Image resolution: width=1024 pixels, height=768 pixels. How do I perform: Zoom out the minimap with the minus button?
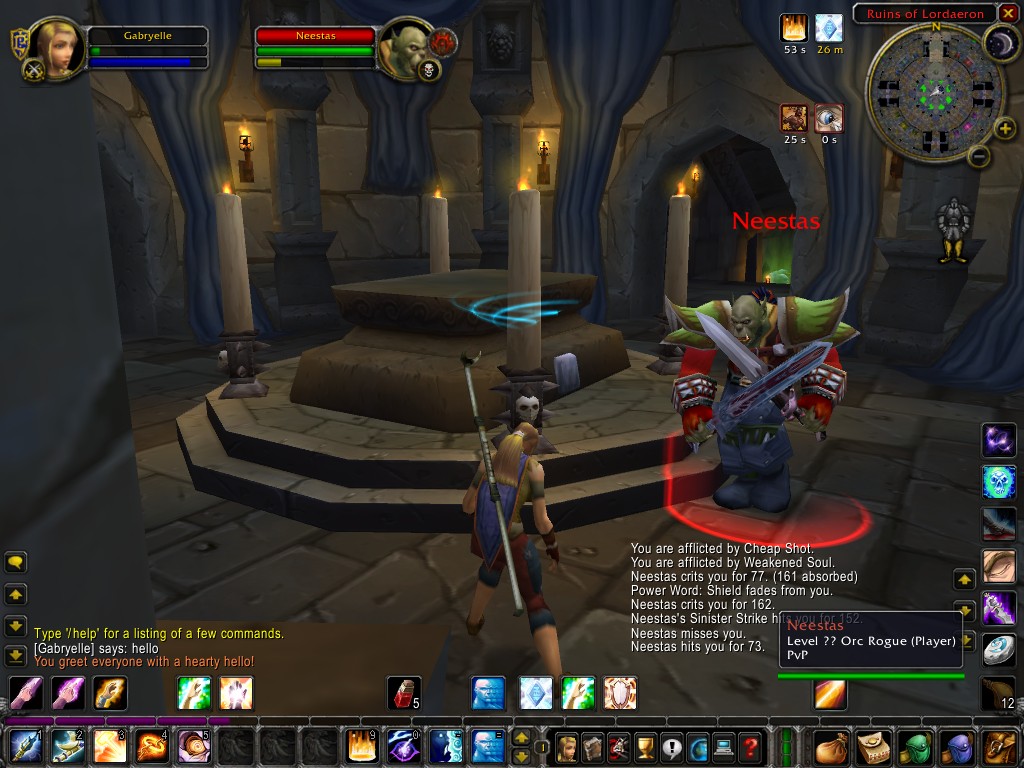pos(980,156)
